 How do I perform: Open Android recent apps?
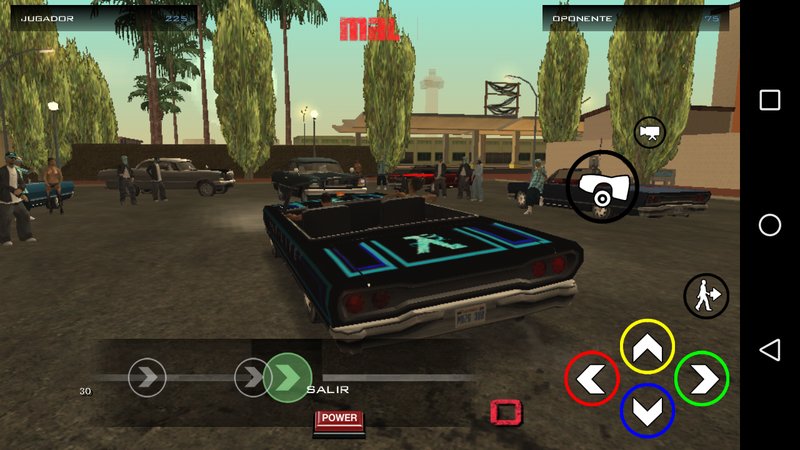pyautogui.click(x=769, y=100)
